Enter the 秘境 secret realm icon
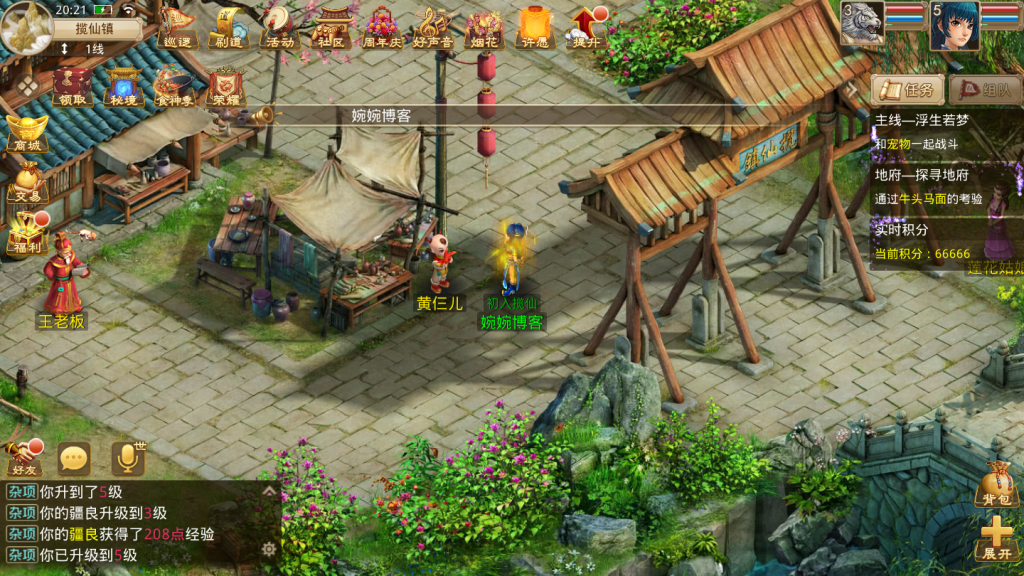This screenshot has height=576, width=1024. (124, 85)
